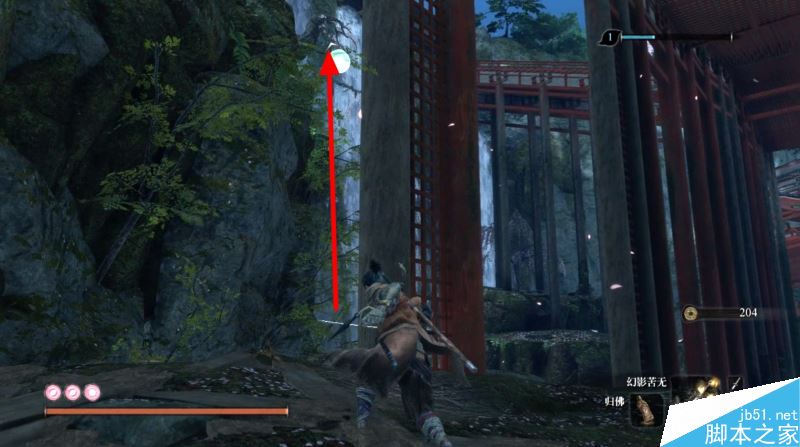
Task: Click the spirit emblem icon
Action: 609,38
